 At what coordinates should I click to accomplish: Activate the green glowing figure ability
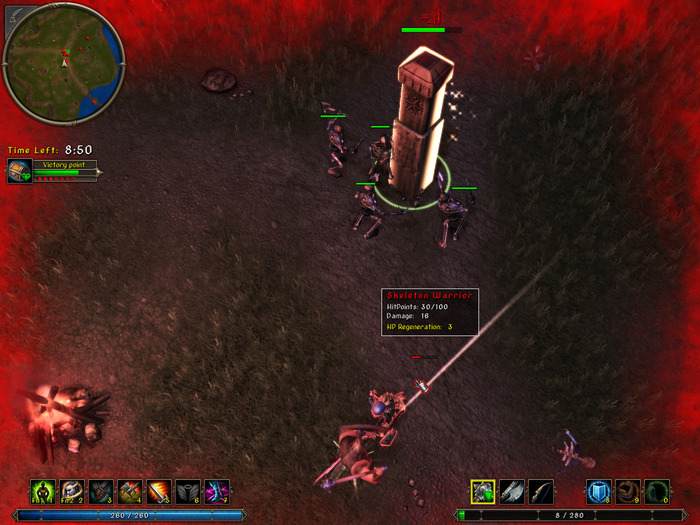(42, 491)
